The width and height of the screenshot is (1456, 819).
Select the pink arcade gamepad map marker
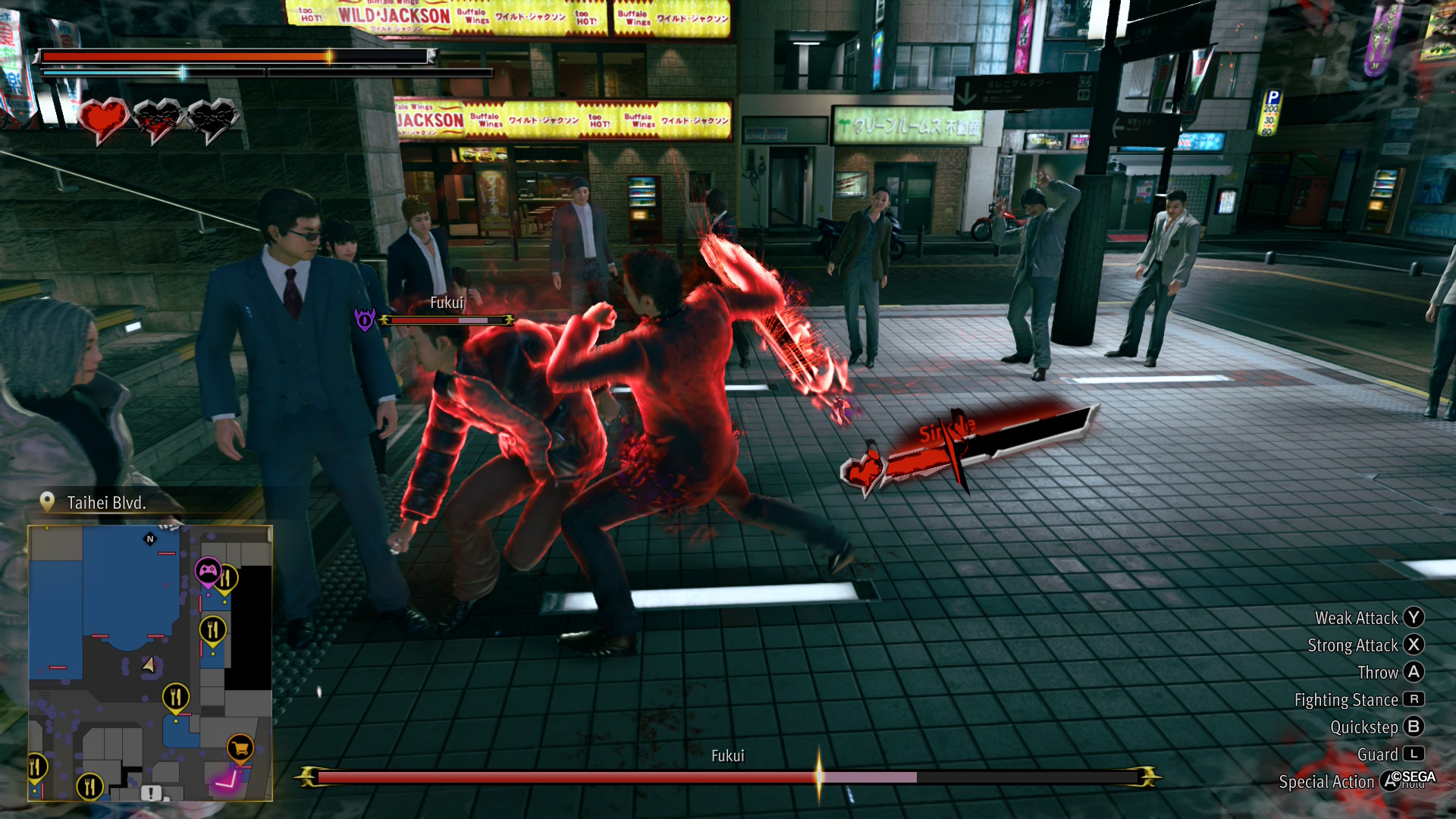(x=208, y=570)
